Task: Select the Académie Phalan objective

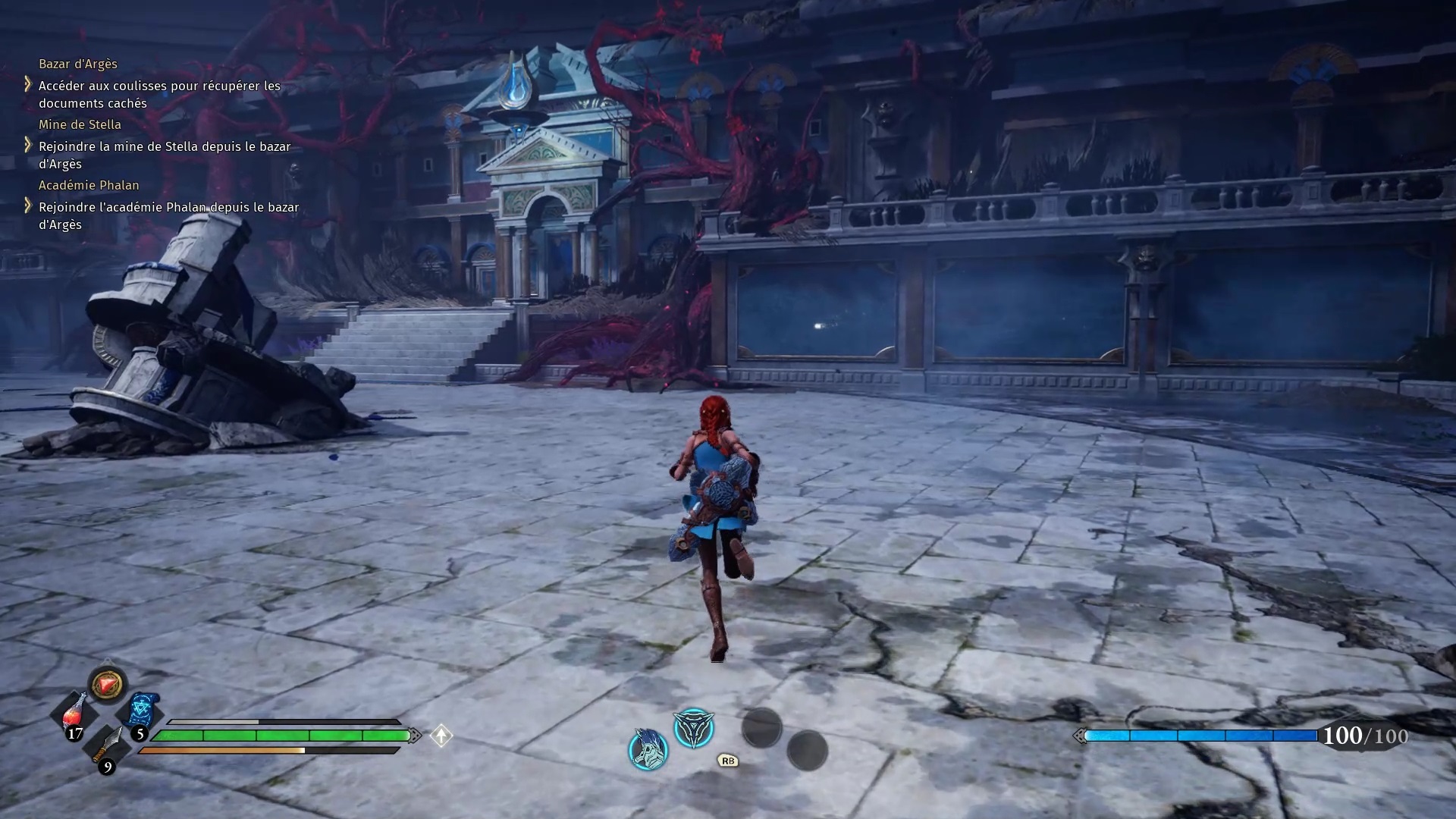Action: click(168, 215)
